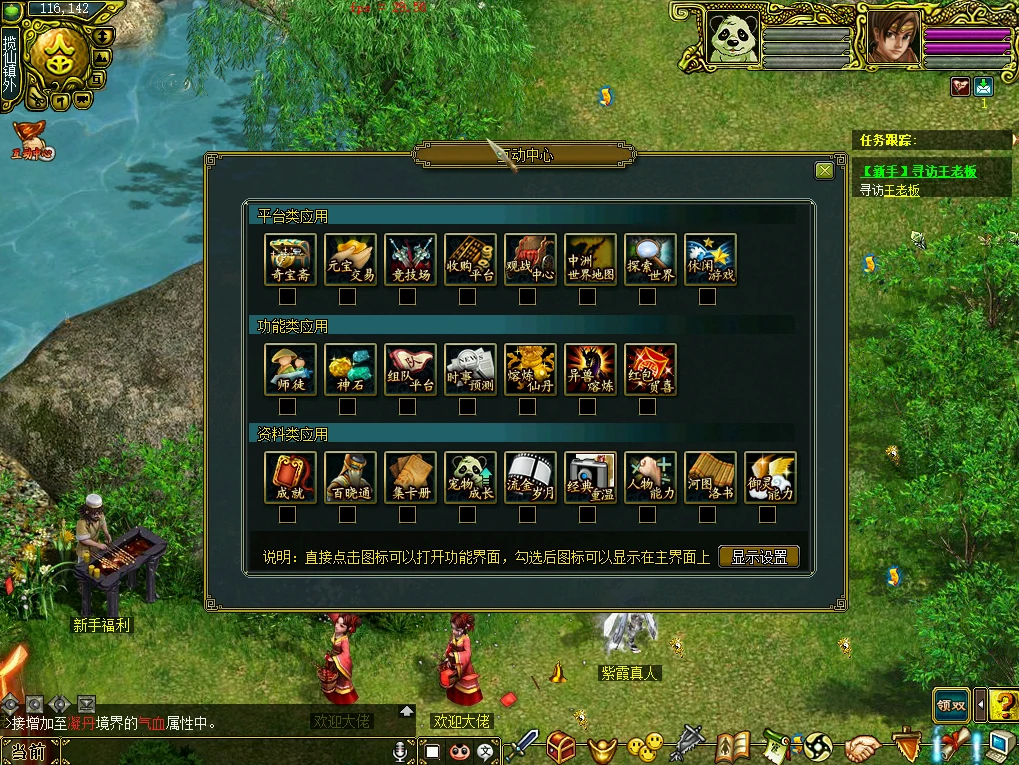This screenshot has height=765, width=1019.
Task: Tick the checkbox under 奇宝斋
Action: click(287, 297)
